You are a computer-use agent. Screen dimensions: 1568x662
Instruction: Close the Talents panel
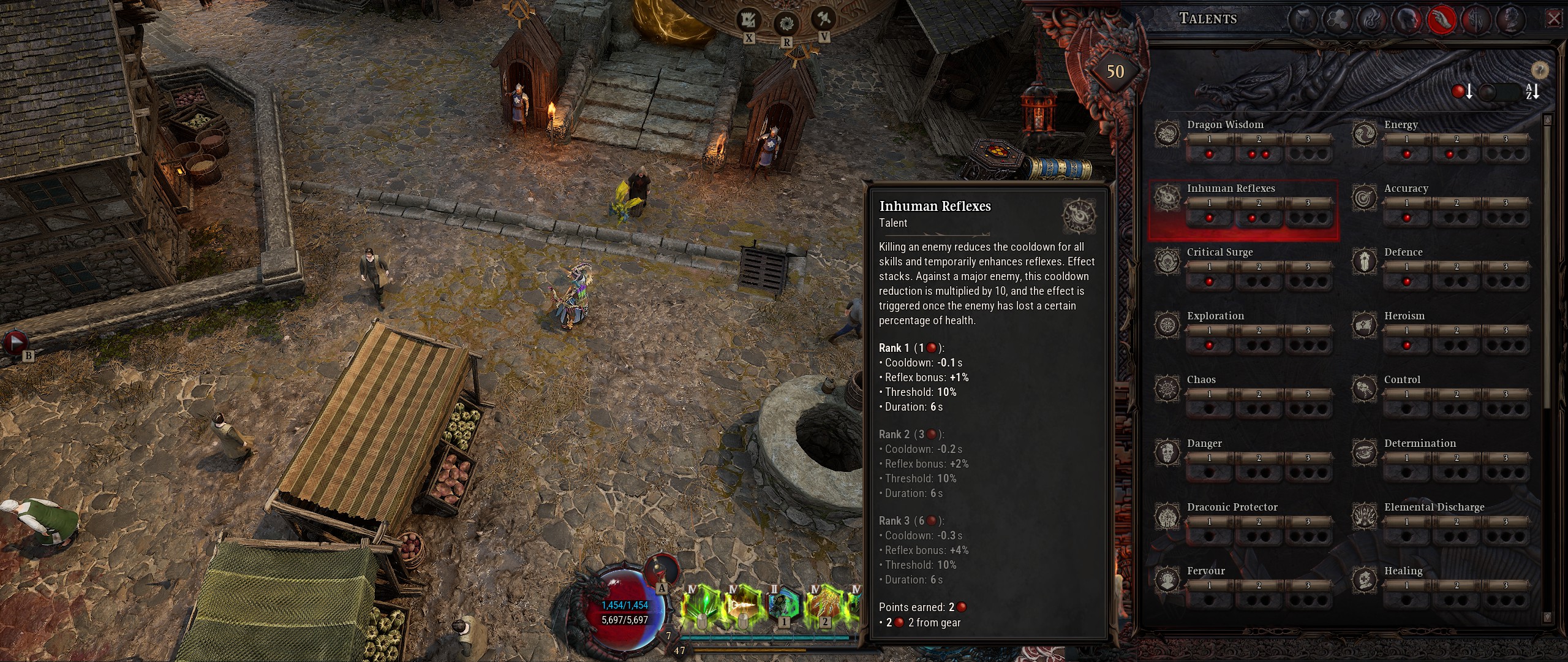(x=1554, y=19)
